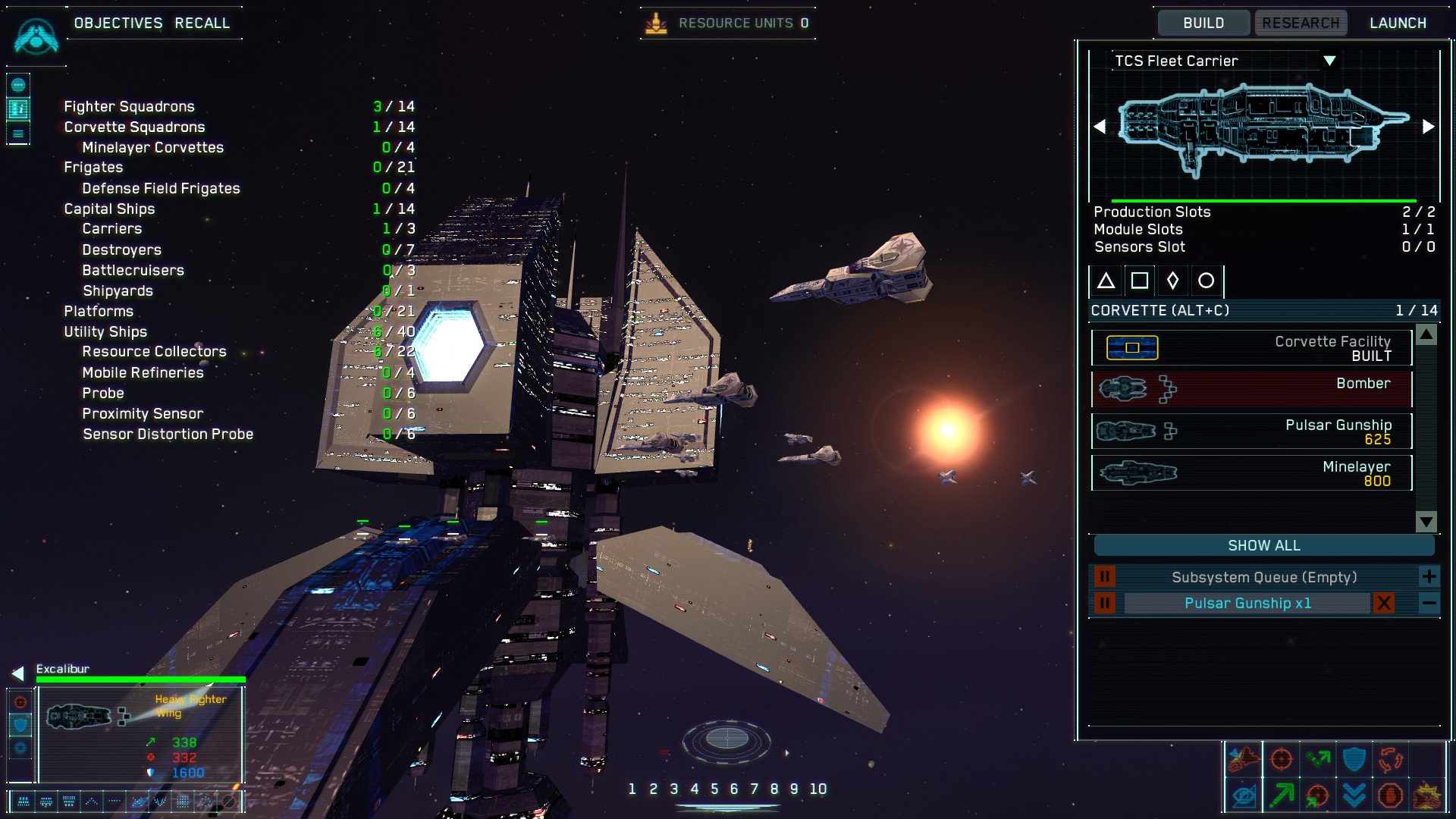Activate the blue shield guard command icon
This screenshot has width=1456, height=819.
1354,759
